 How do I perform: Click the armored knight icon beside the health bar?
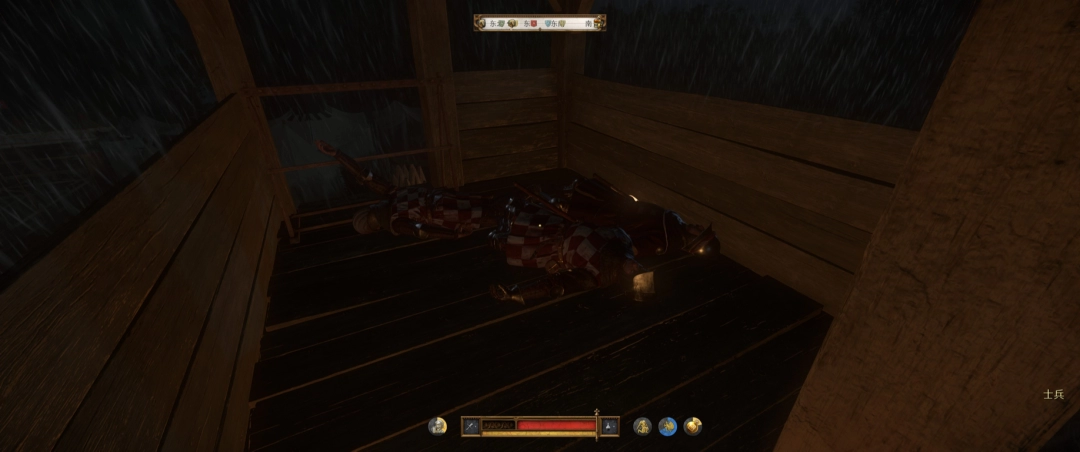437,426
